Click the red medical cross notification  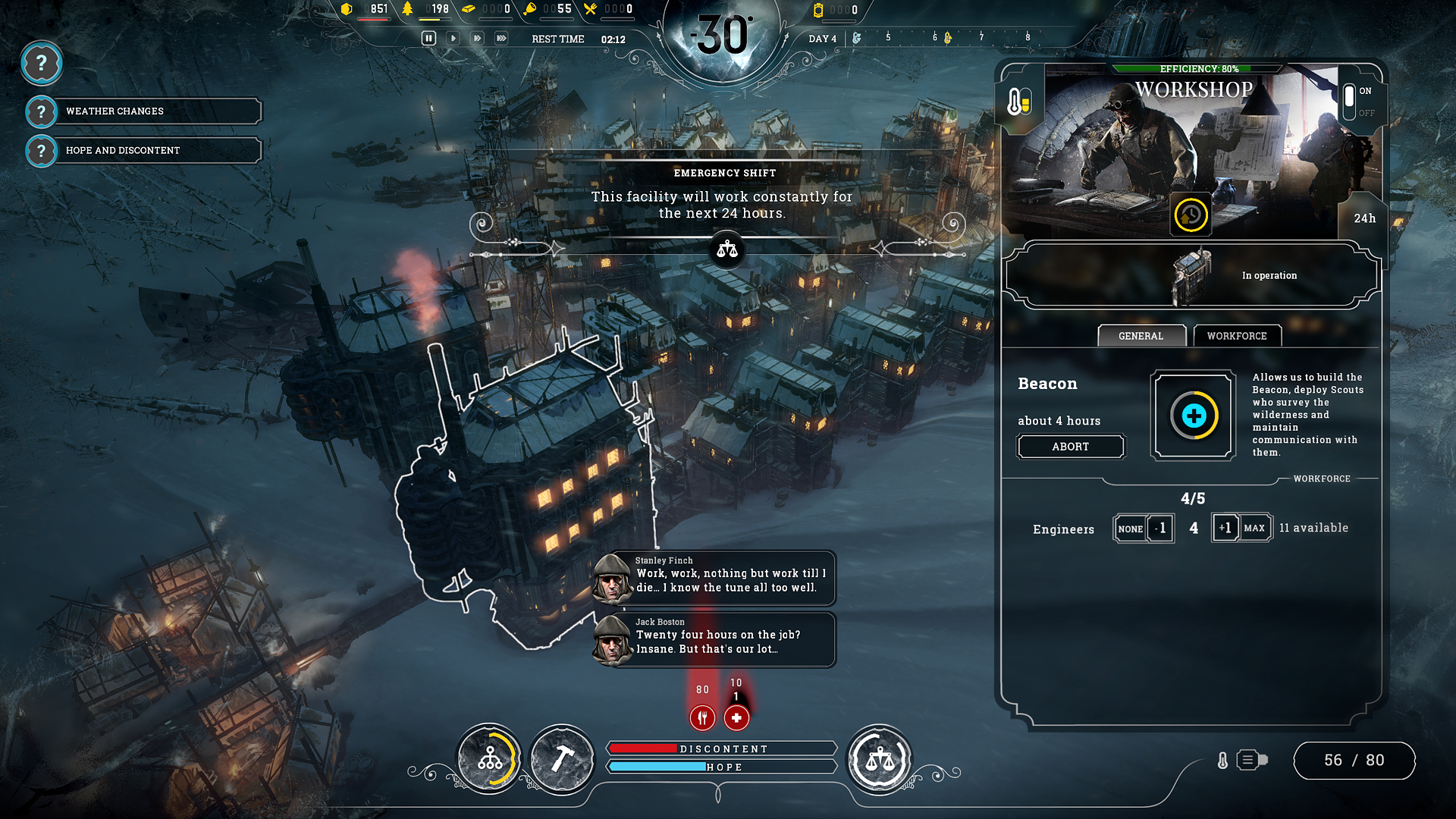pyautogui.click(x=736, y=717)
